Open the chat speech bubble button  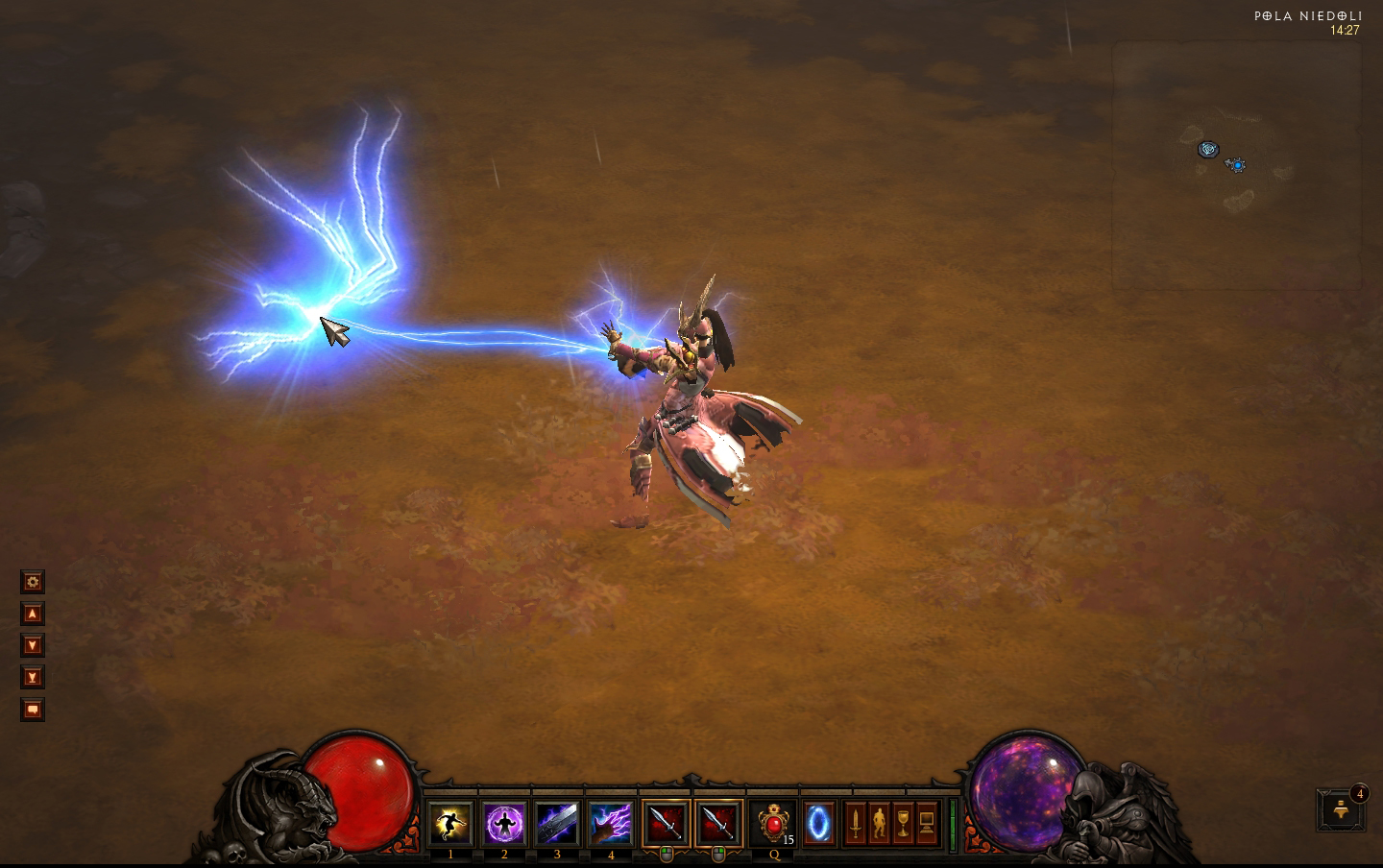[33, 710]
